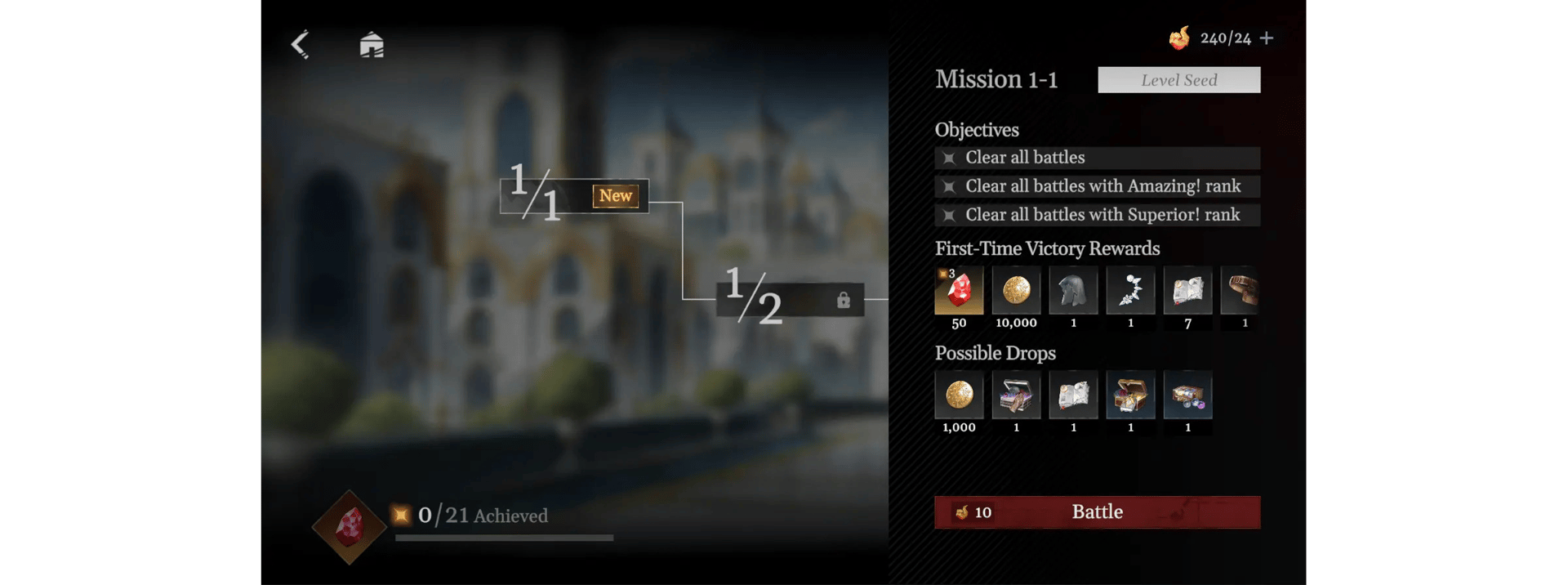Add more stamina with the plus button
Image resolution: width=1568 pixels, height=585 pixels.
coord(1267,38)
